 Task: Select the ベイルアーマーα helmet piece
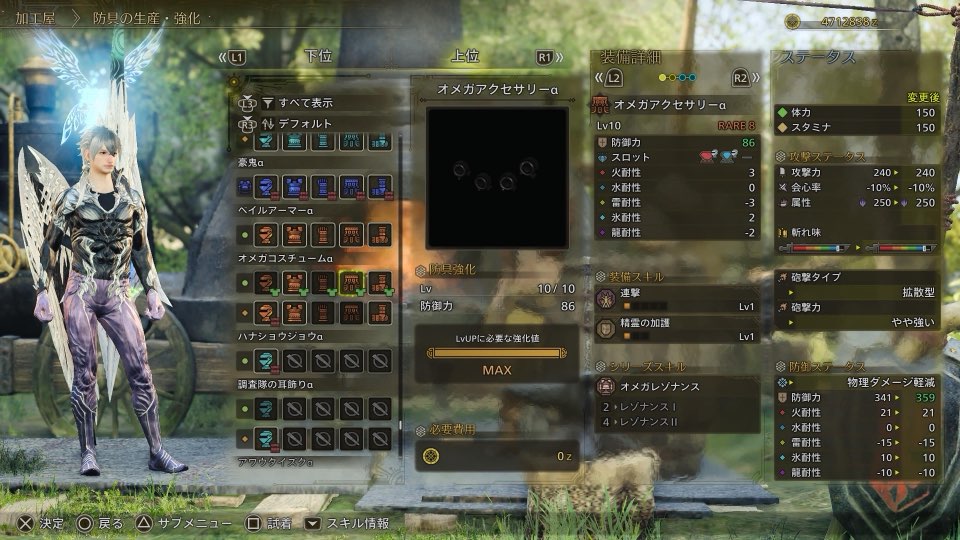click(266, 234)
